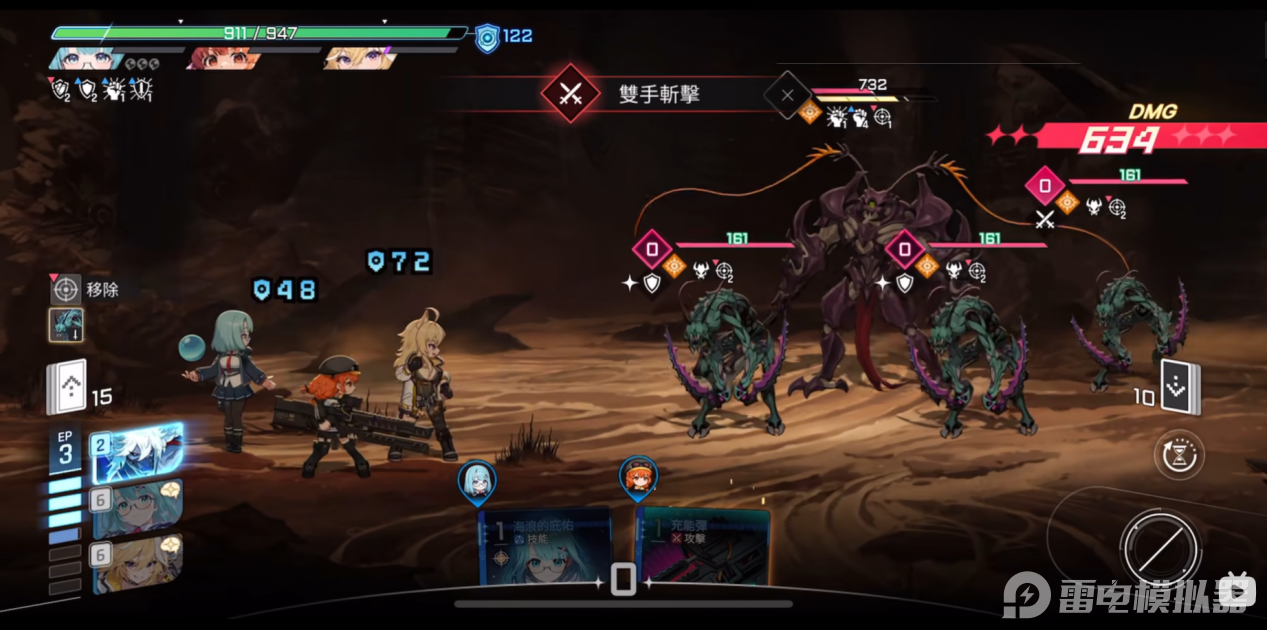The height and width of the screenshot is (630, 1267).
Task: Click the video play icon in the watermark corner
Action: coord(1239,594)
